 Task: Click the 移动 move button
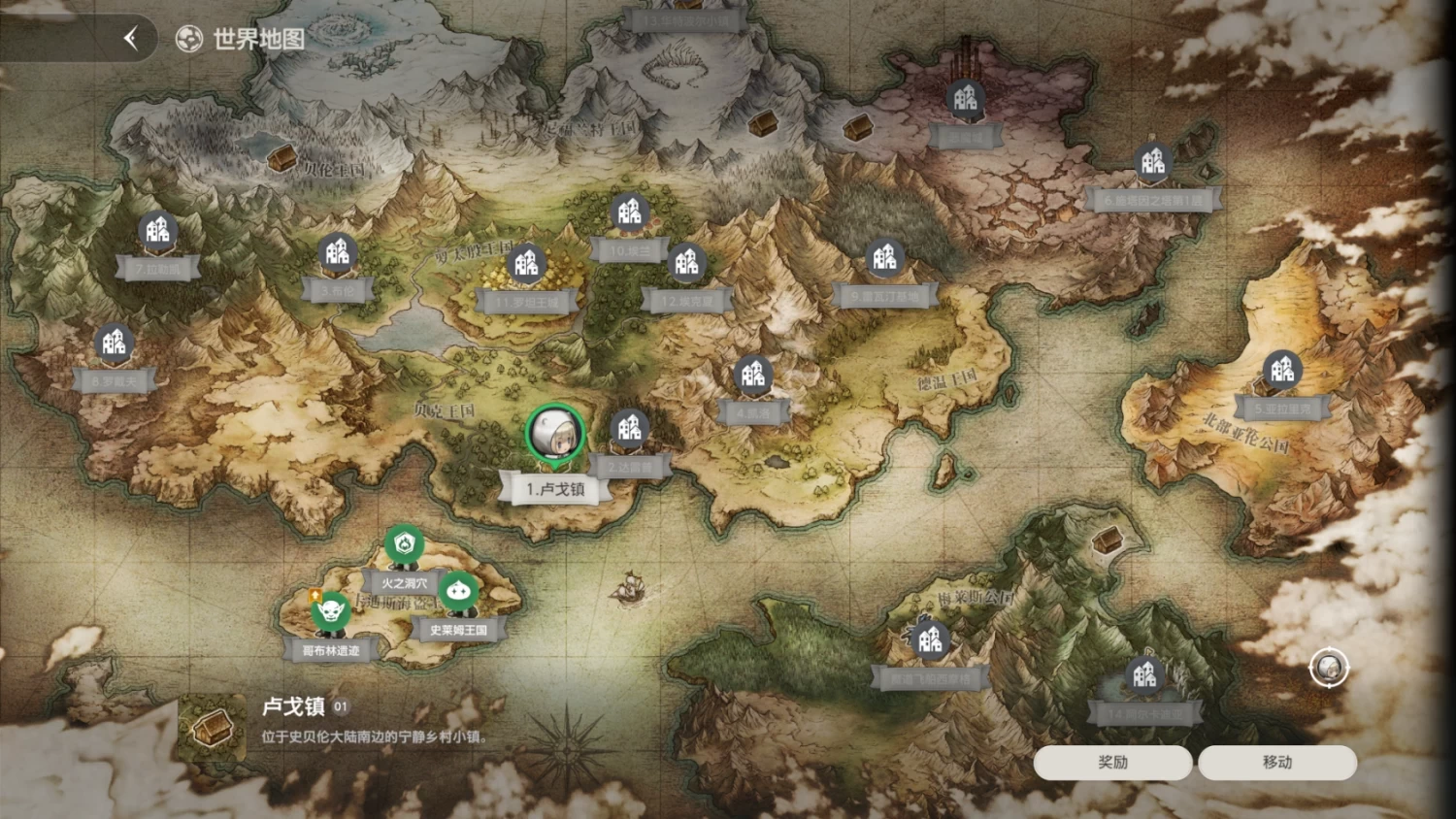click(1276, 763)
